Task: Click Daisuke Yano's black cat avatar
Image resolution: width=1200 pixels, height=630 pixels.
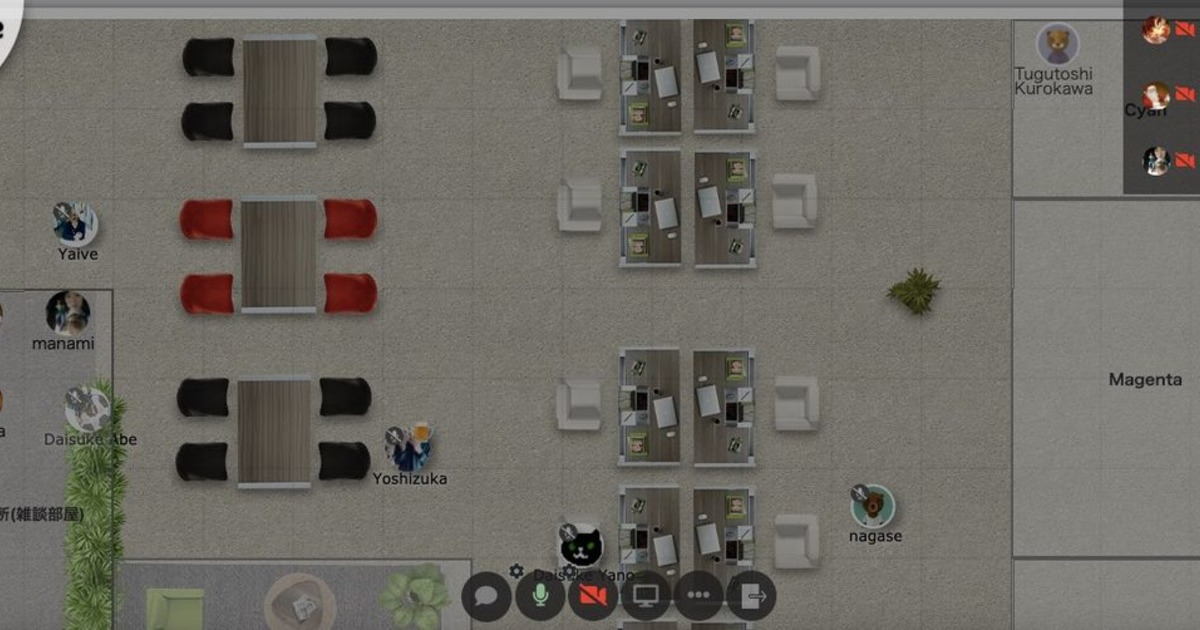Action: [581, 545]
